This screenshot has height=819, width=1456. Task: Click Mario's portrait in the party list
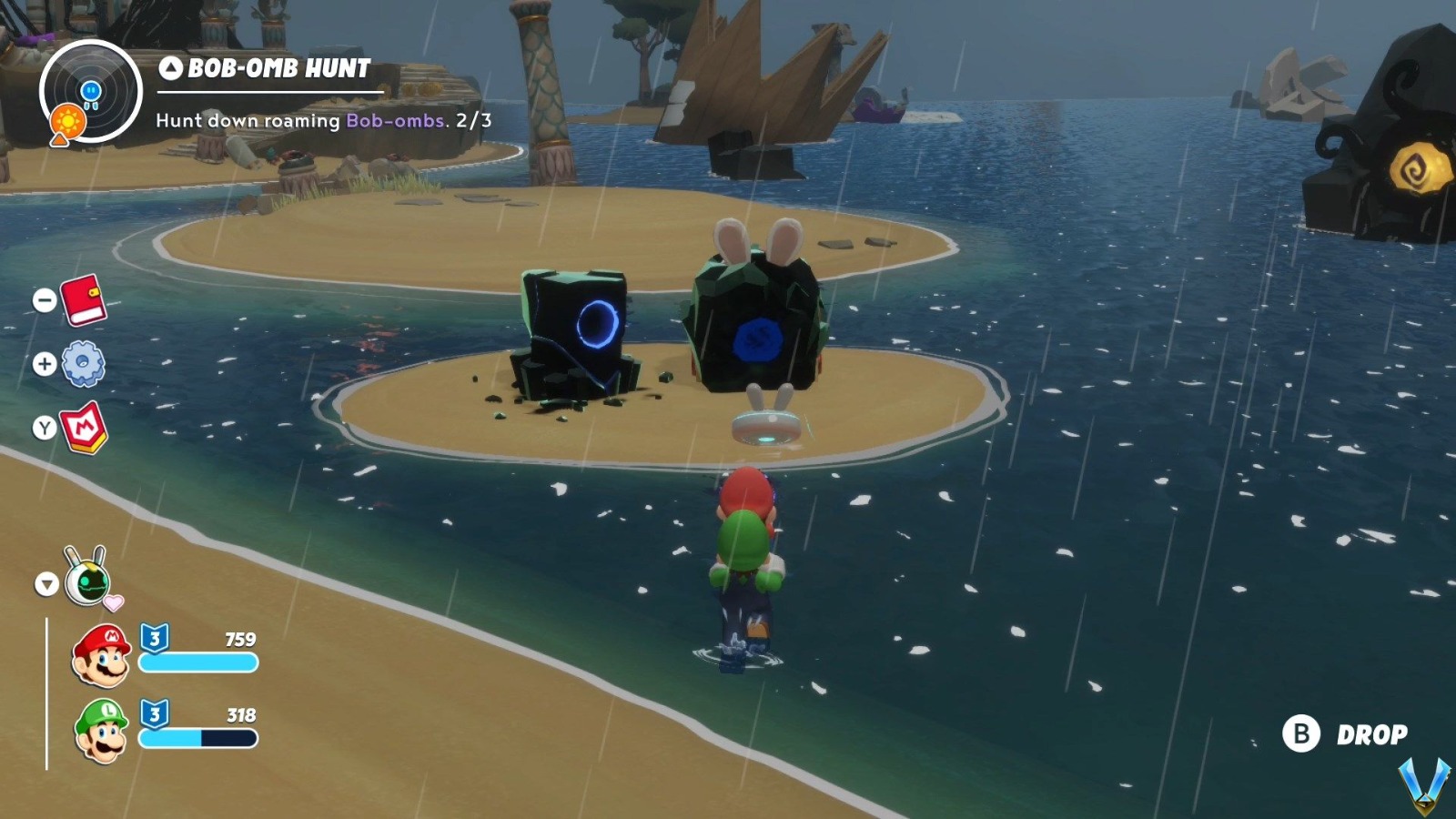point(100,652)
